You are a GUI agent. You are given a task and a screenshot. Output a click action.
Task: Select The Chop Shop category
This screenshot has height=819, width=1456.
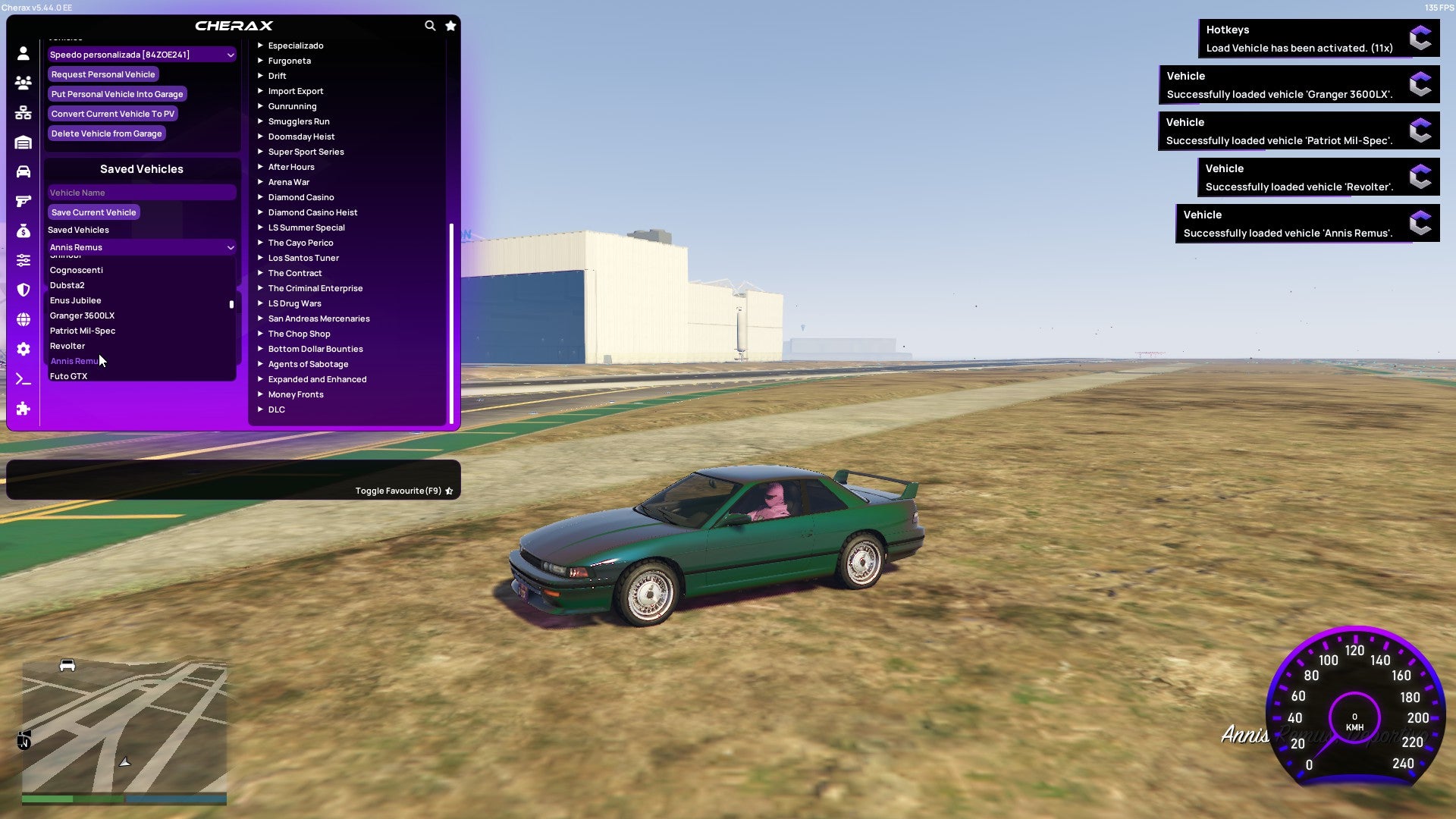tap(299, 334)
